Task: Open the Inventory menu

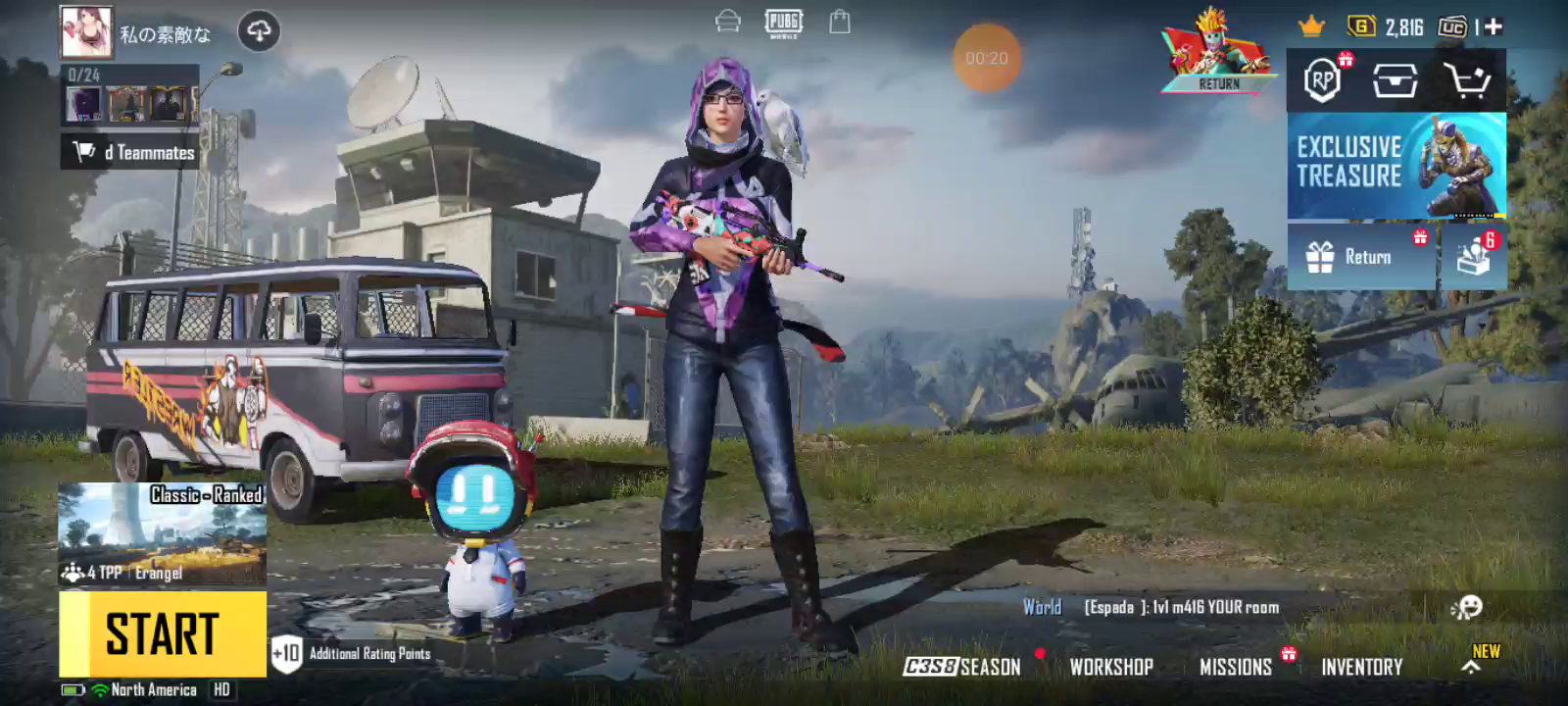Action: click(x=1361, y=667)
